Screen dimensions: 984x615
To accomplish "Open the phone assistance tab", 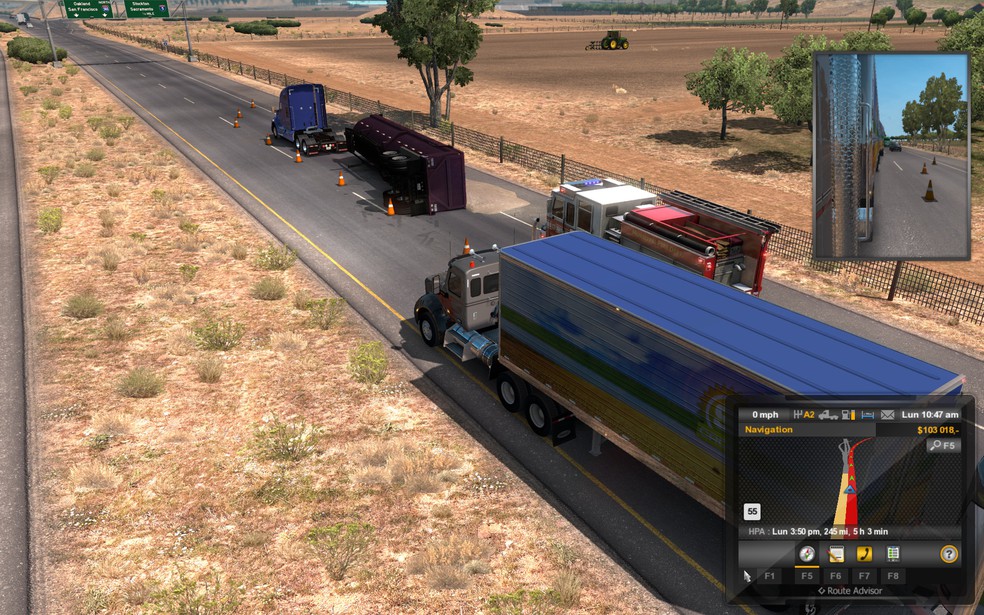I will 865,554.
